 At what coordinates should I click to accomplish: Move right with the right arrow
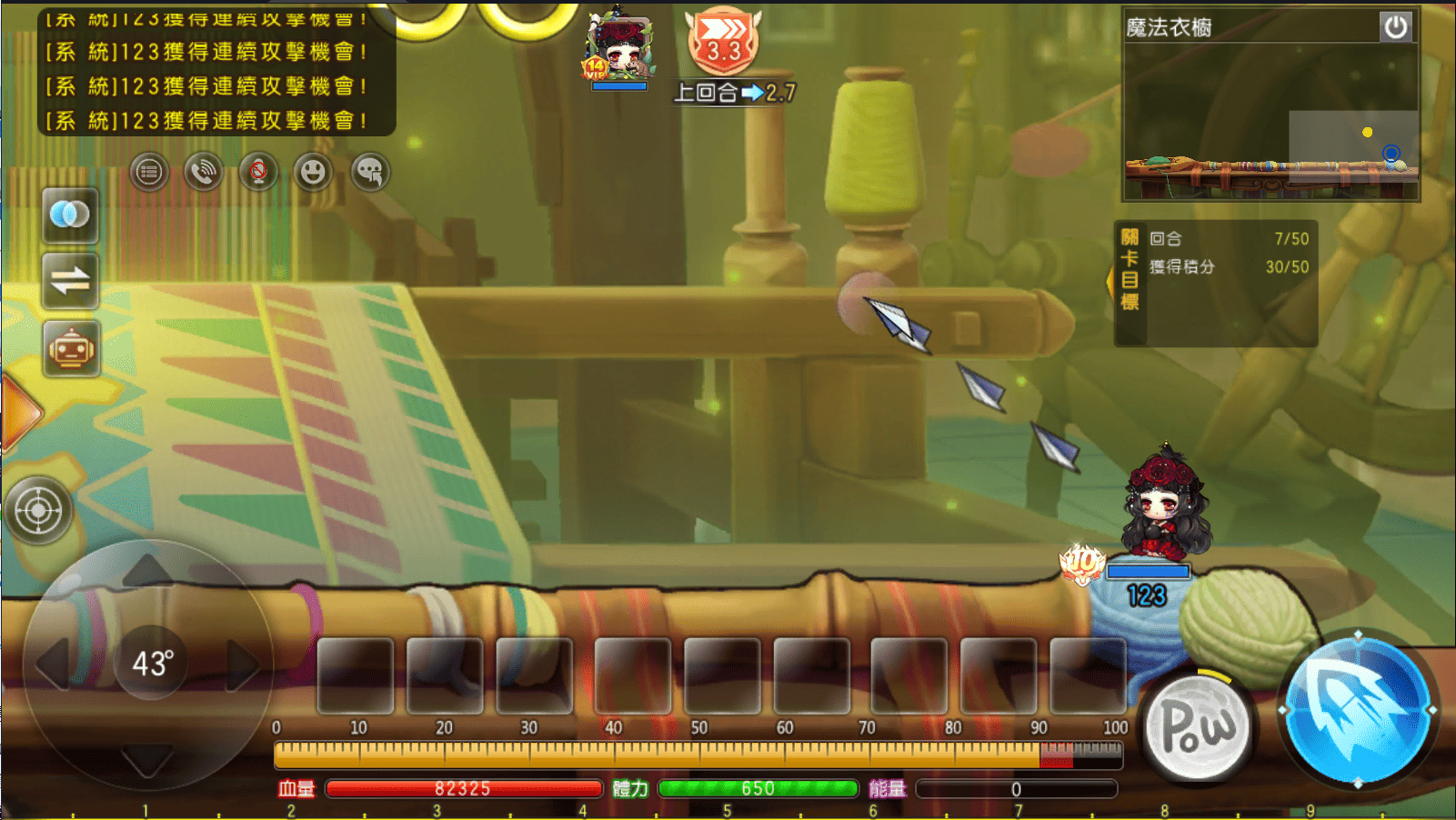click(244, 664)
